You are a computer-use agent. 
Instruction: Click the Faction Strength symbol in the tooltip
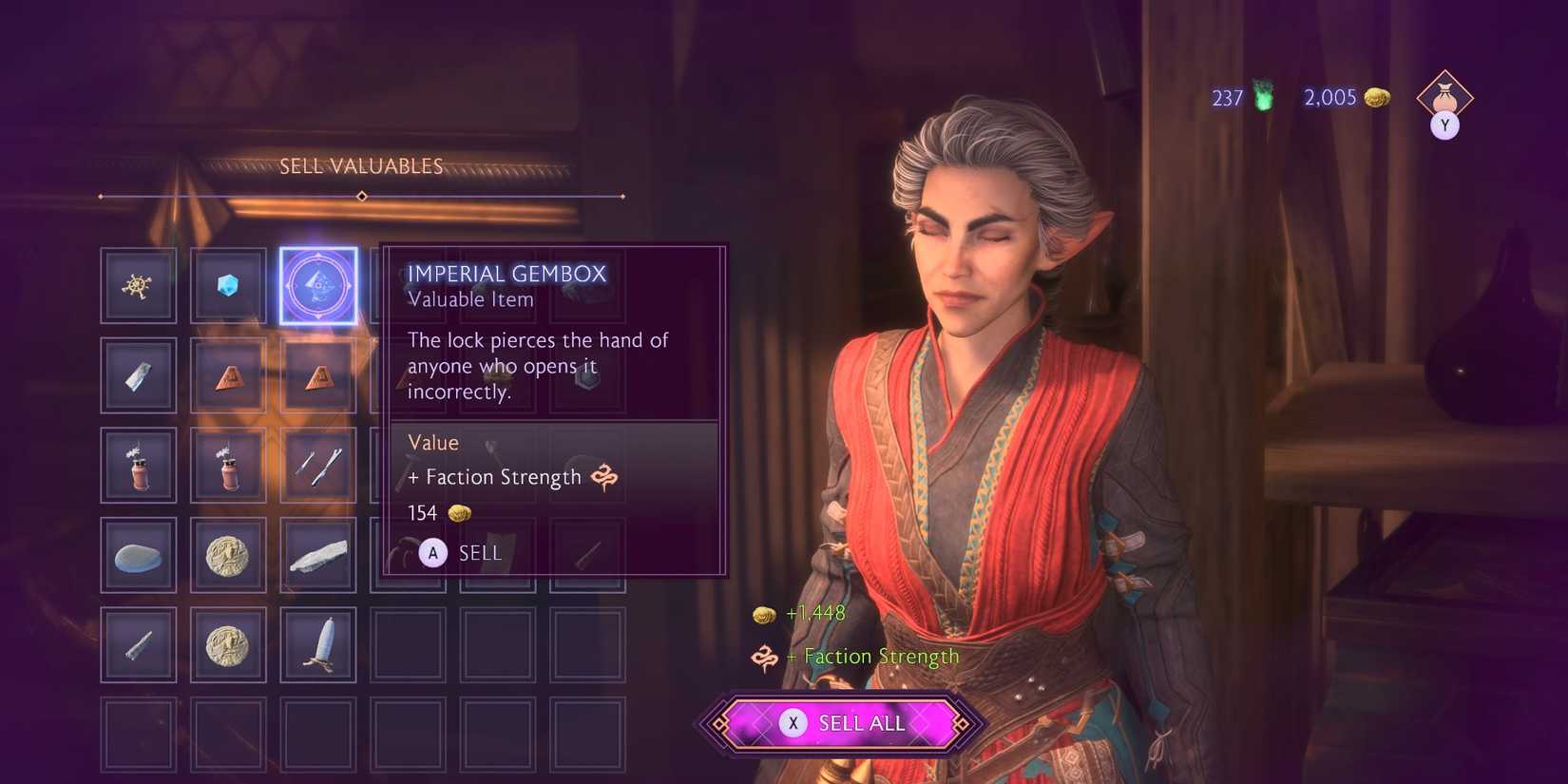point(605,478)
